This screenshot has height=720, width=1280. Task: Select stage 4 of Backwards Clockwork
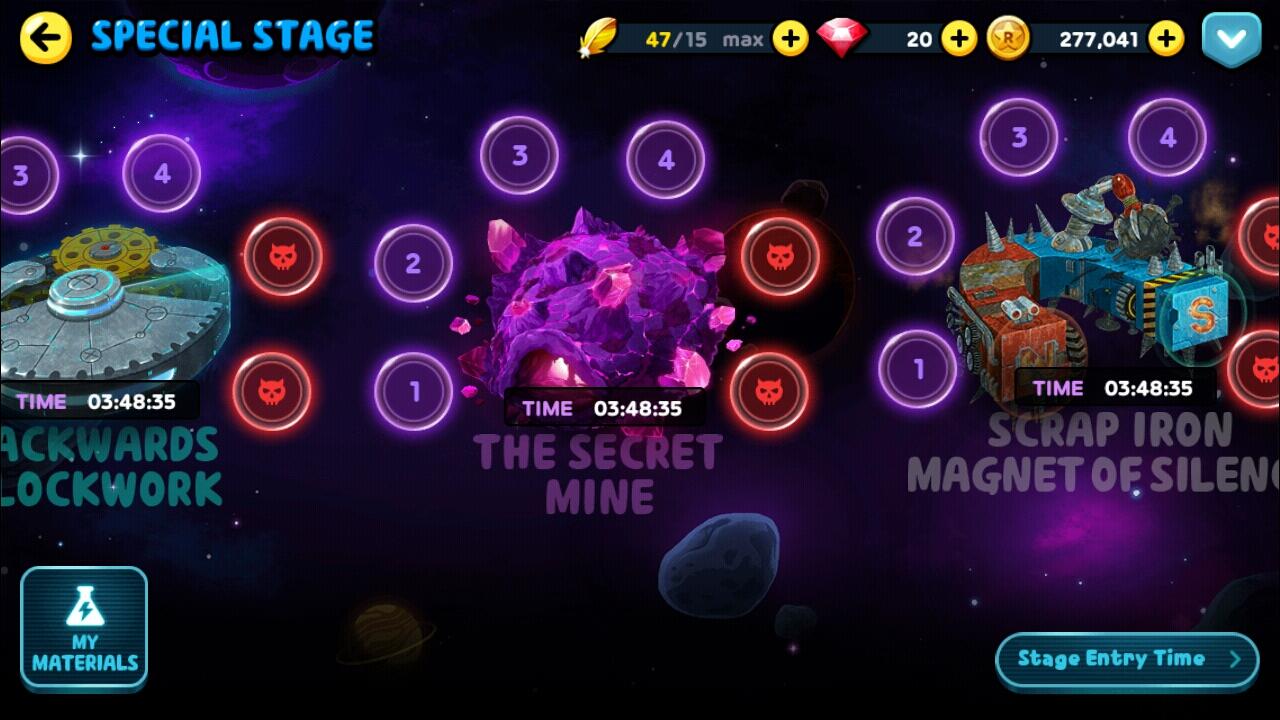pos(160,170)
